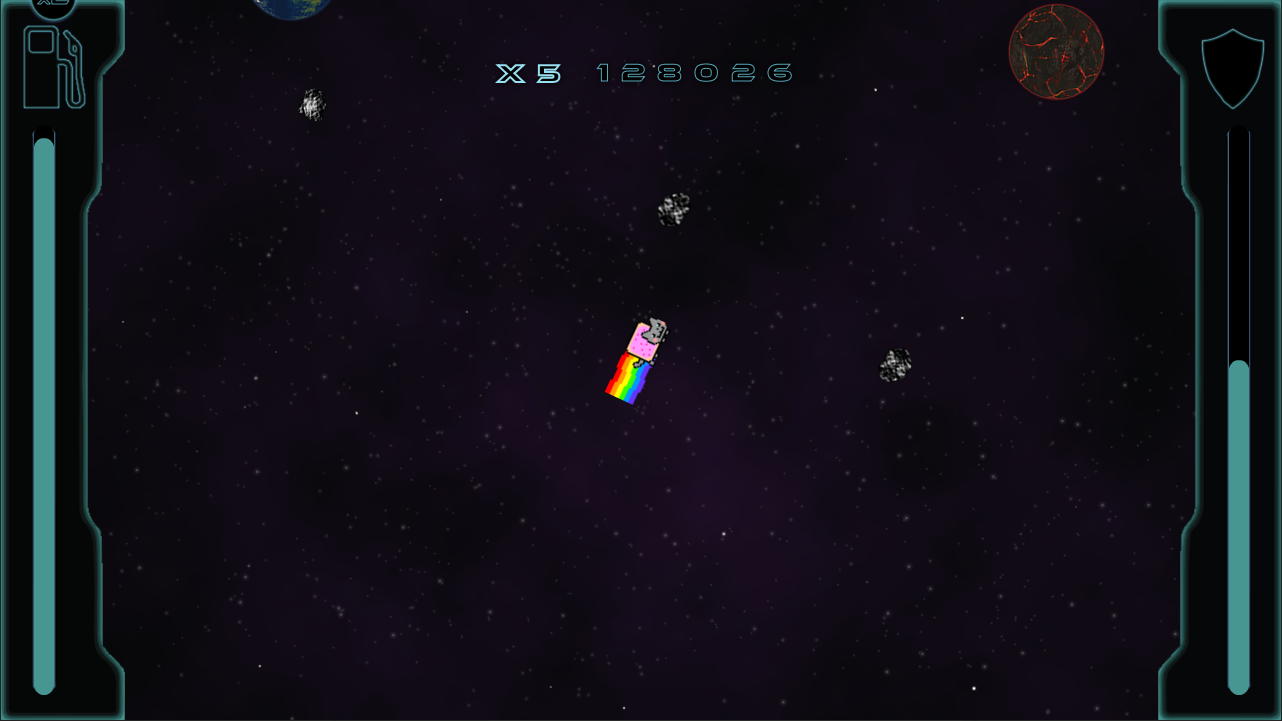The height and width of the screenshot is (721, 1282).
Task: Expand the right HUD panel
Action: [1220, 360]
